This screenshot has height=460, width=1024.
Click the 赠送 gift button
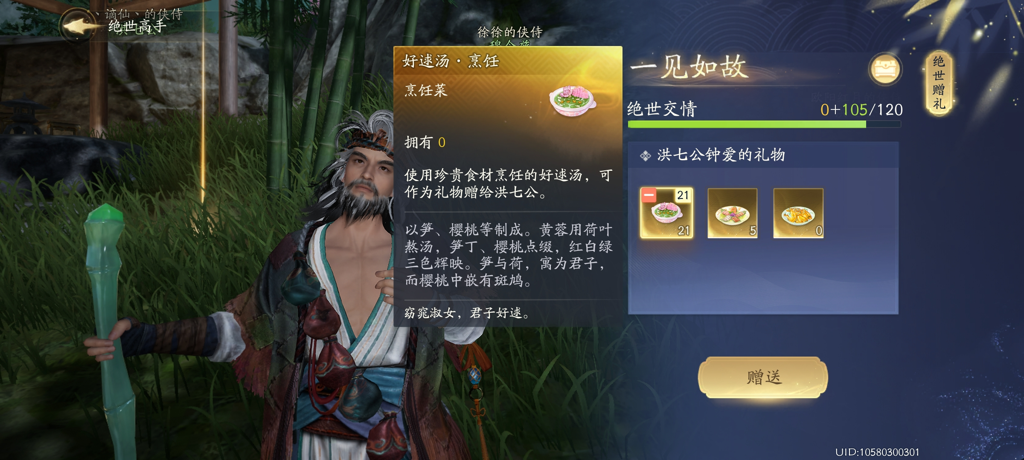[762, 377]
